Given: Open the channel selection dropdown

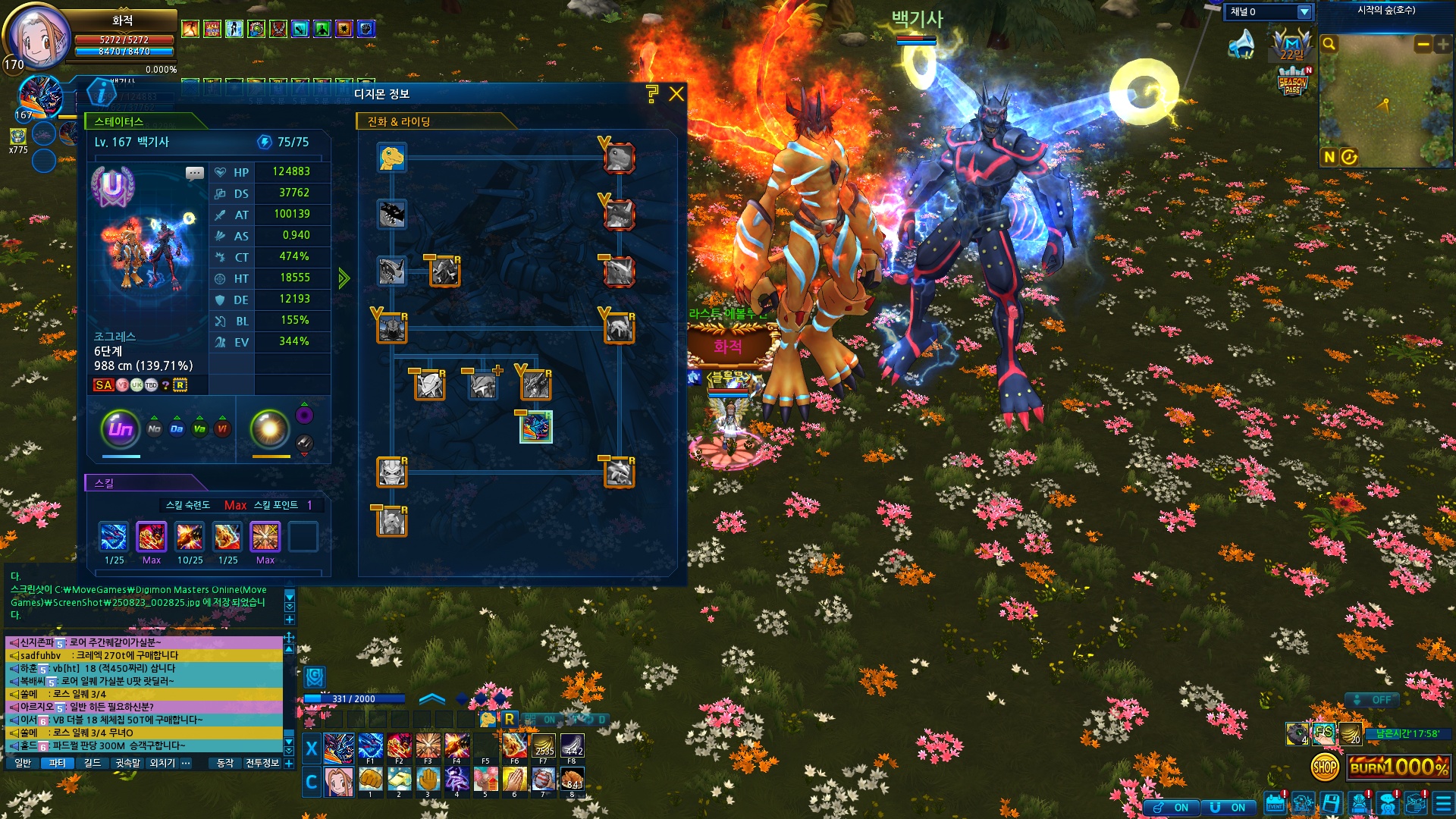Looking at the screenshot, I should coord(1304,12).
